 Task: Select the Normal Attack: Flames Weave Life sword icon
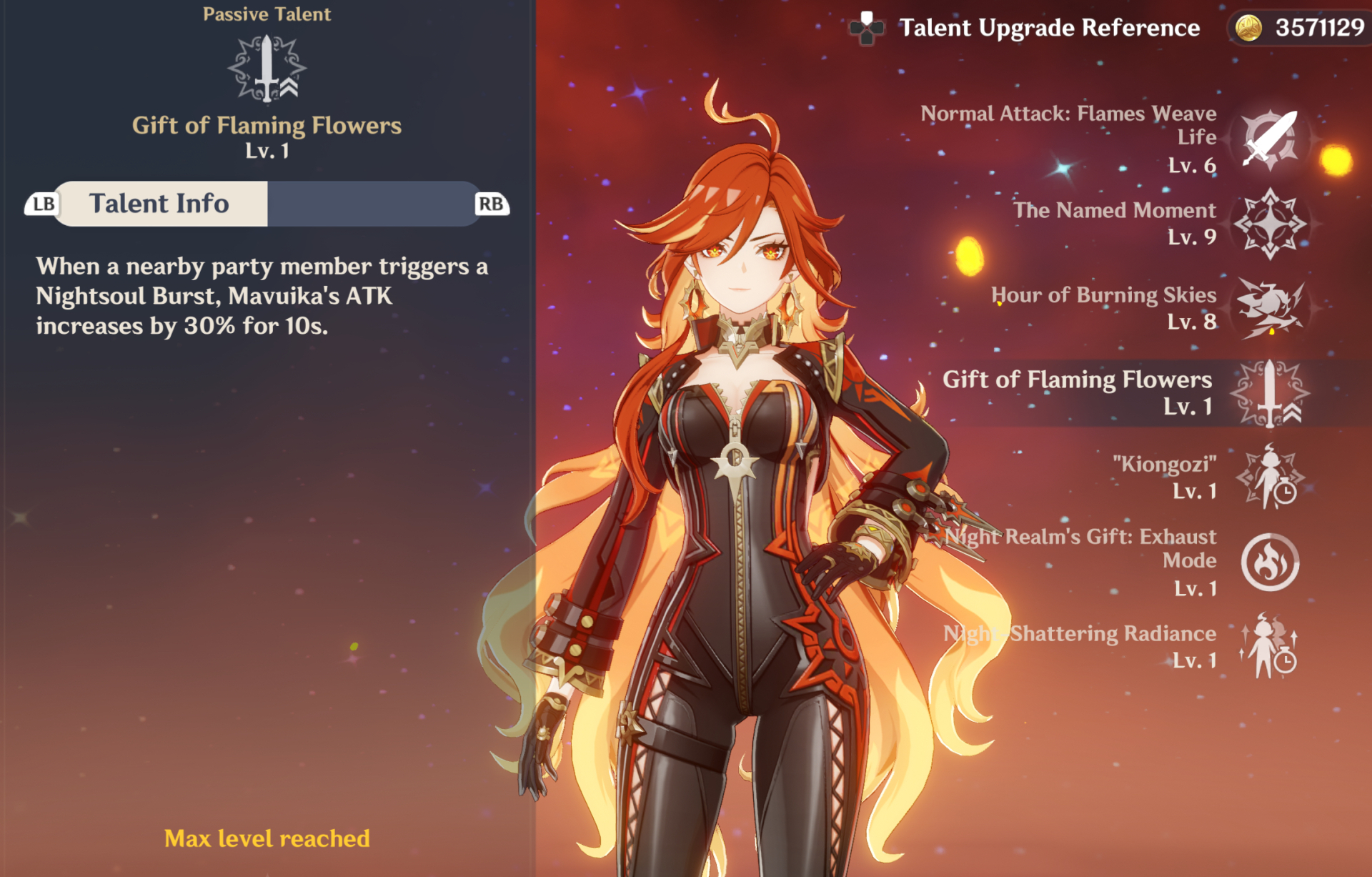coord(1271,140)
